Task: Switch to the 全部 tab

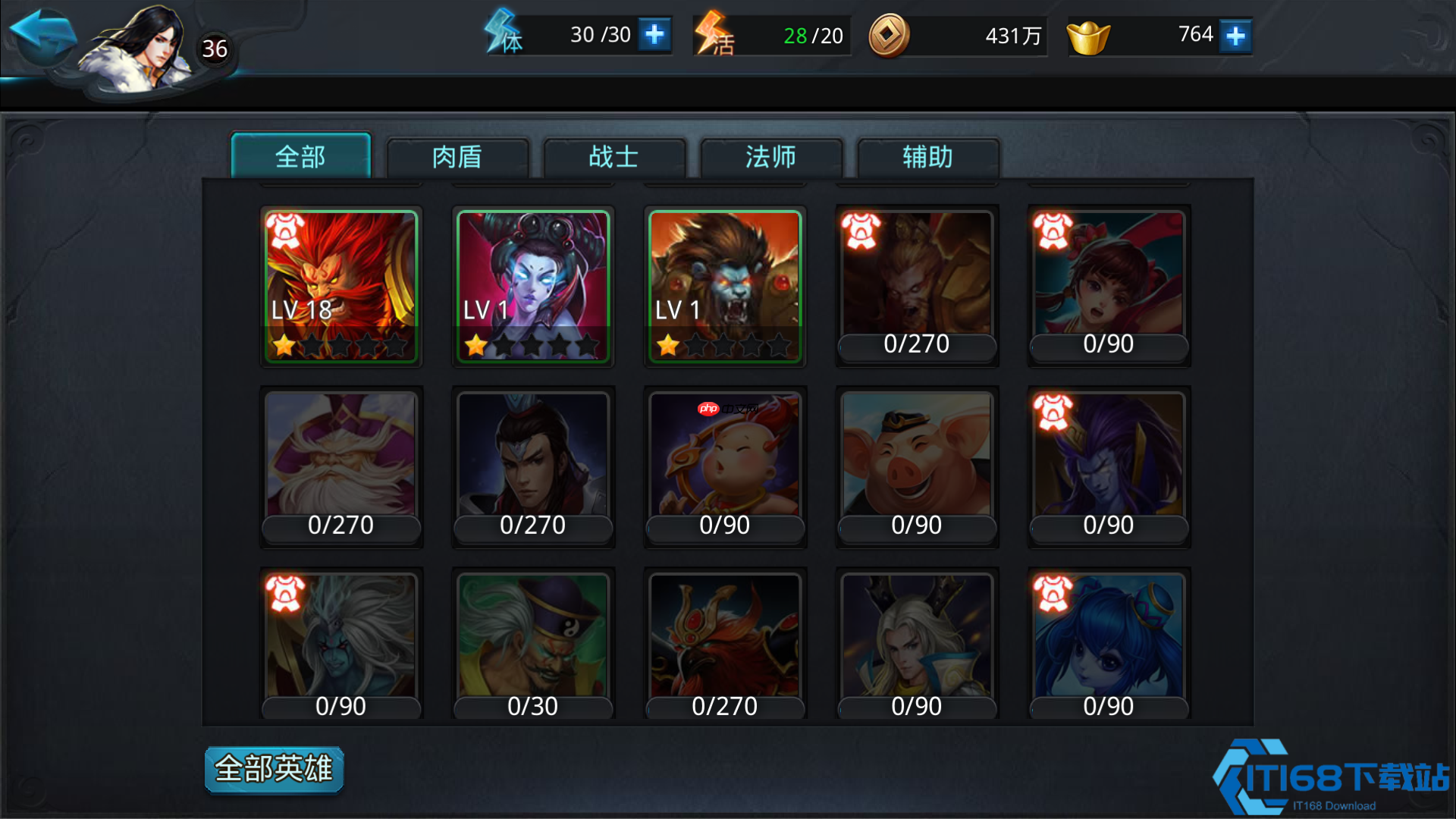Action: (300, 157)
